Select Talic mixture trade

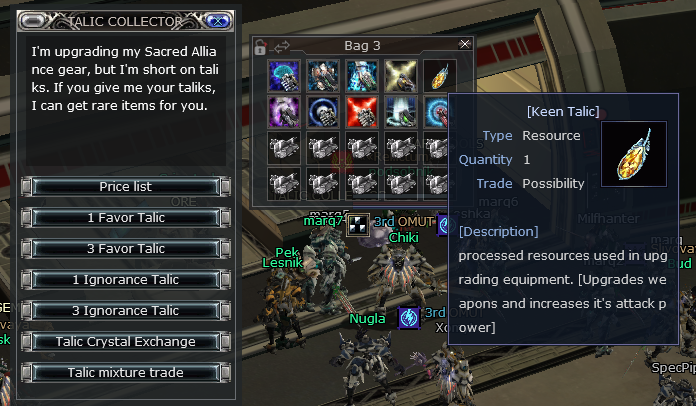[x=126, y=373]
